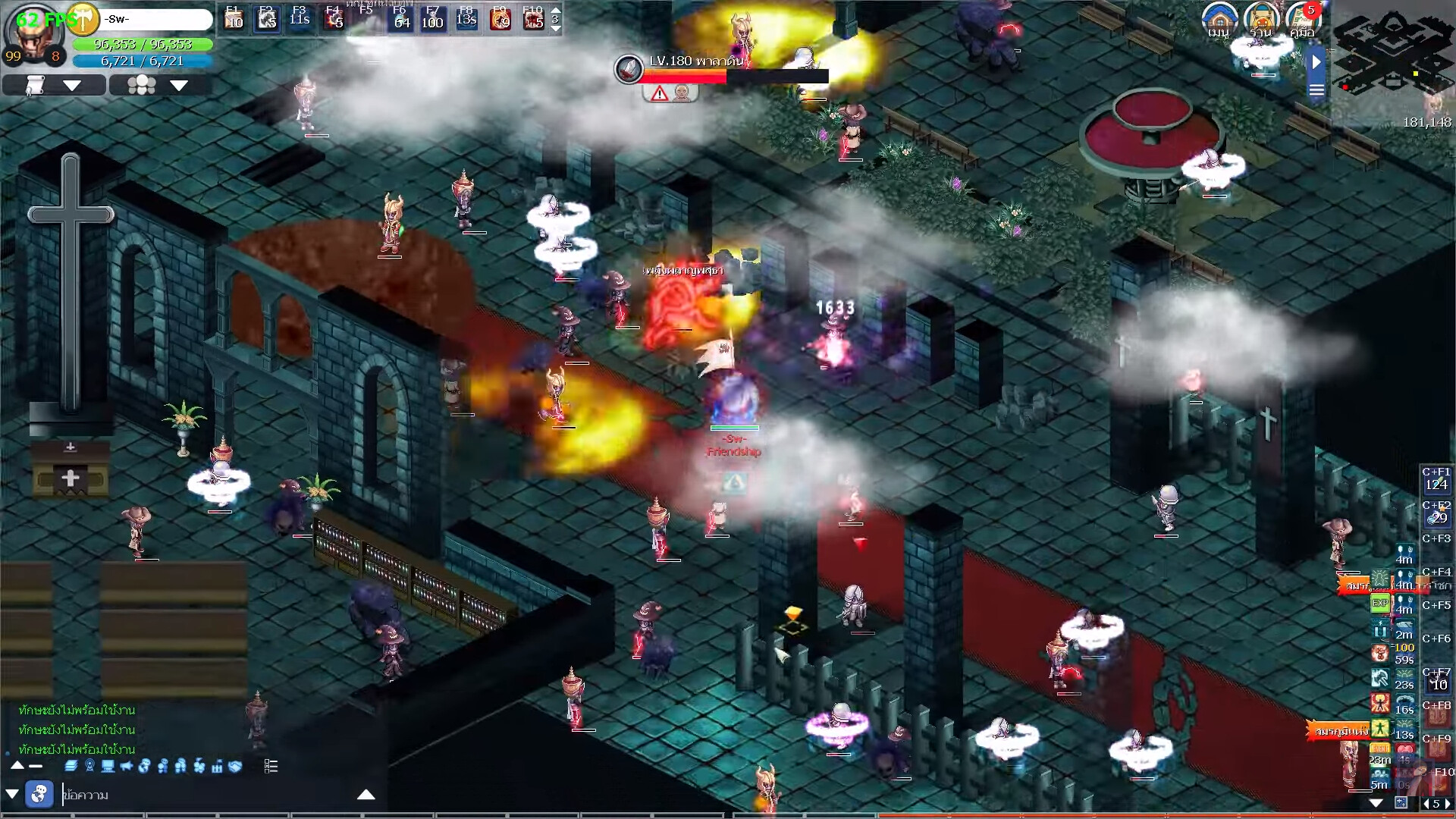Use the F1 potion hotkey slot
This screenshot has width=1456, height=819.
(x=233, y=18)
